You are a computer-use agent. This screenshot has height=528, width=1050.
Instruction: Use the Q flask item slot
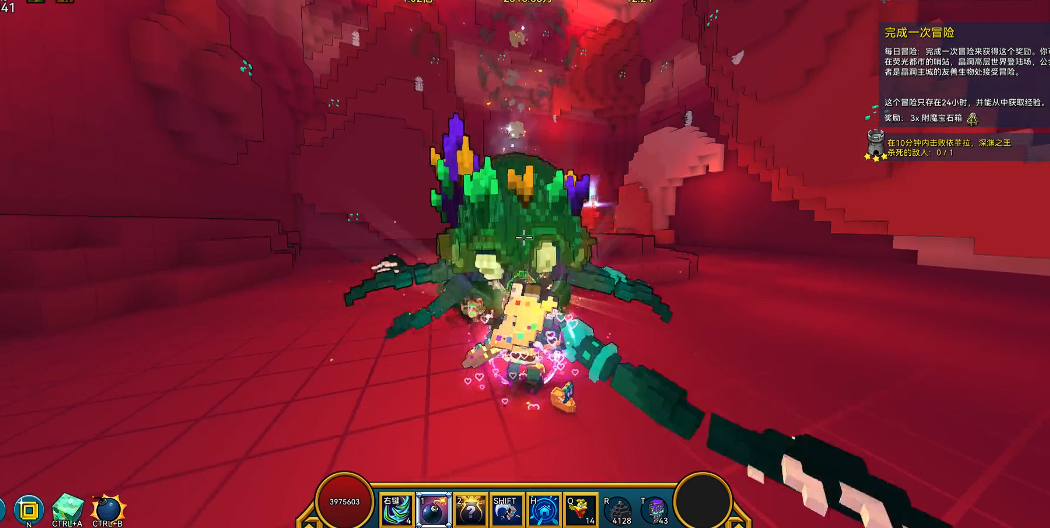[x=581, y=509]
